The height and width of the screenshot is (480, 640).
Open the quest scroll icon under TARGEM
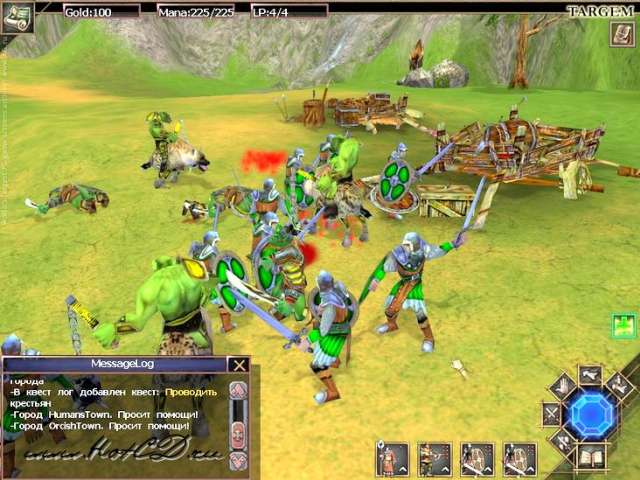pyautogui.click(x=622, y=33)
